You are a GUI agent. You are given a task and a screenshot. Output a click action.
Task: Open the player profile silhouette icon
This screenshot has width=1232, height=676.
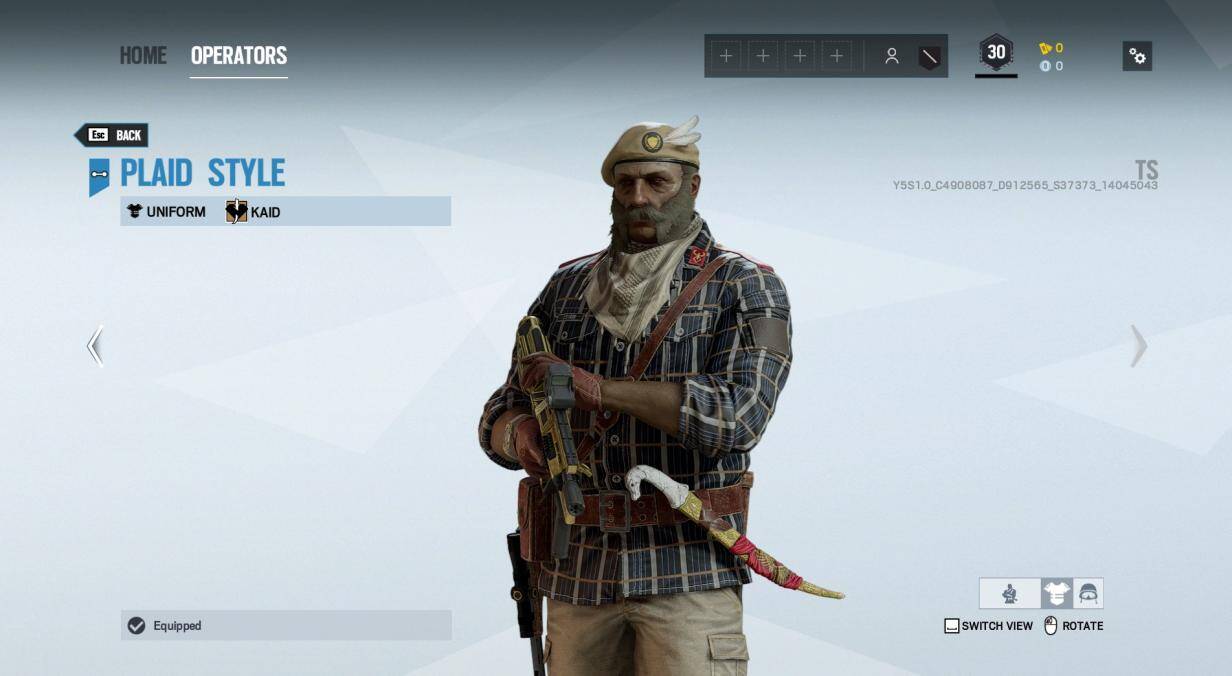[x=891, y=56]
